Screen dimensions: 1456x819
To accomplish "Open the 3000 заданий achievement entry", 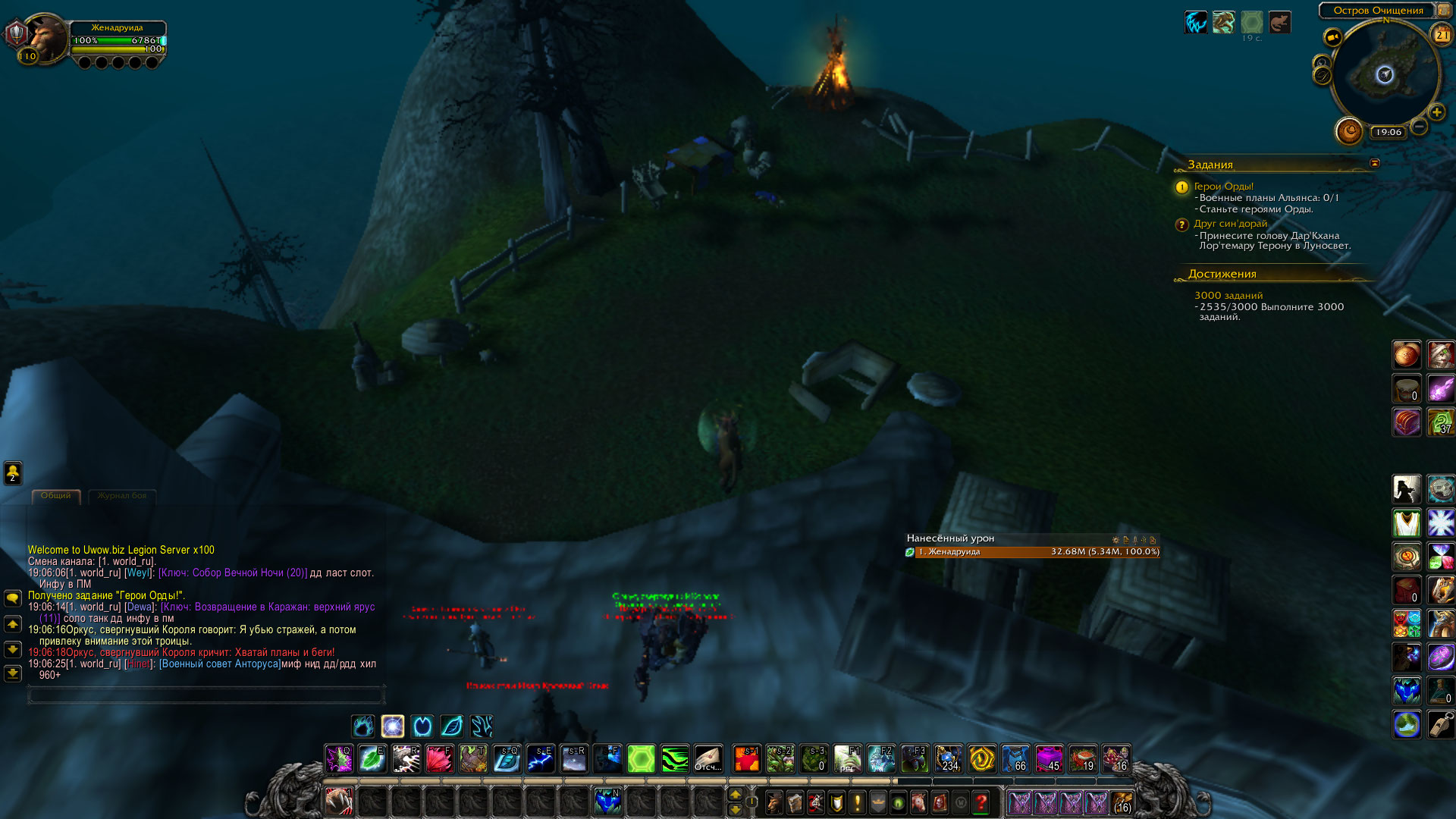I will click(x=1228, y=296).
